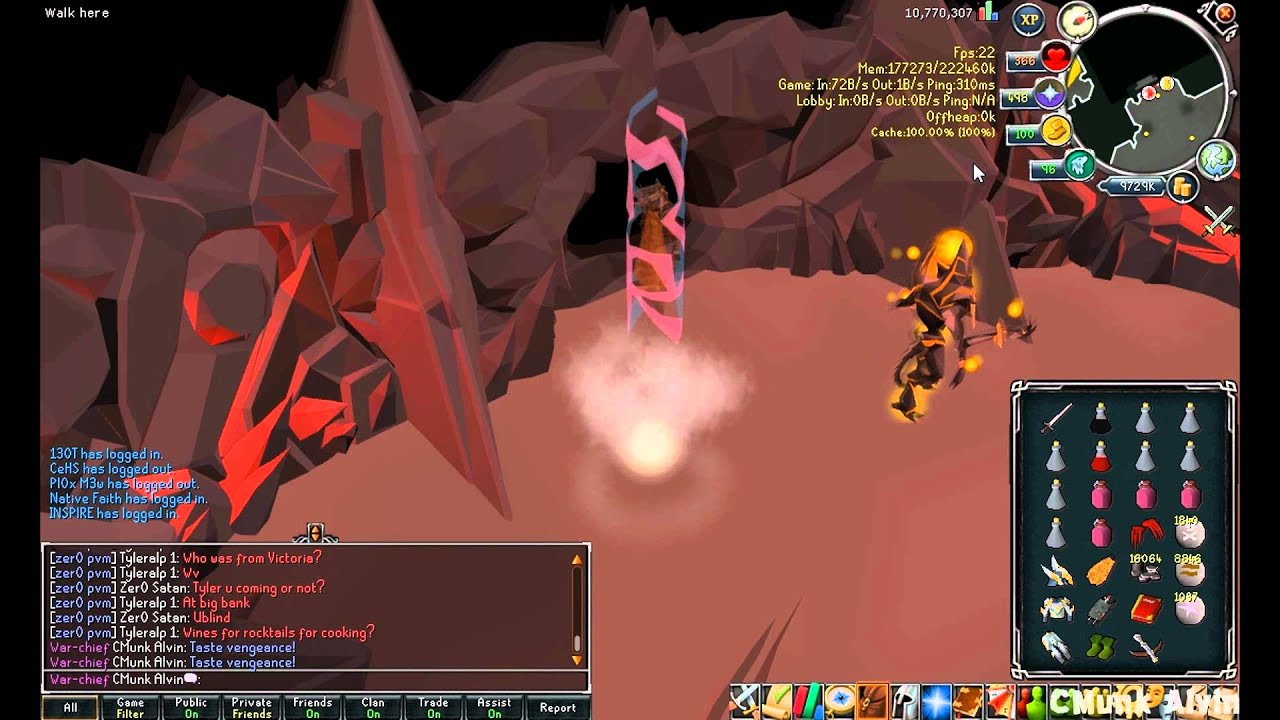Toggle the Trade chat filter
The width and height of the screenshot is (1280, 720).
pos(433,708)
